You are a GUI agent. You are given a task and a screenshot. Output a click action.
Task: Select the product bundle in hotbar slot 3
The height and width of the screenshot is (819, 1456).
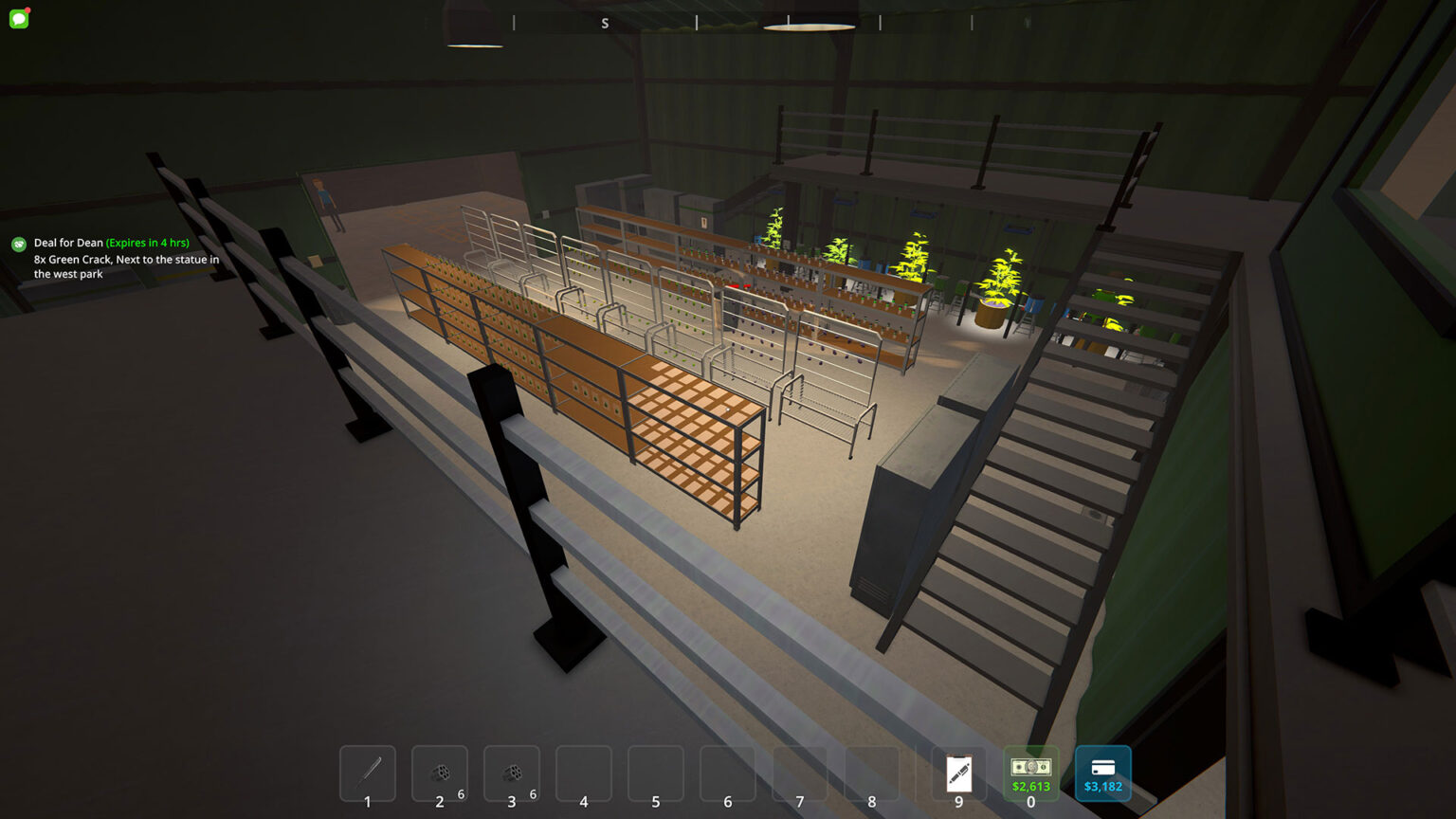[x=511, y=773]
